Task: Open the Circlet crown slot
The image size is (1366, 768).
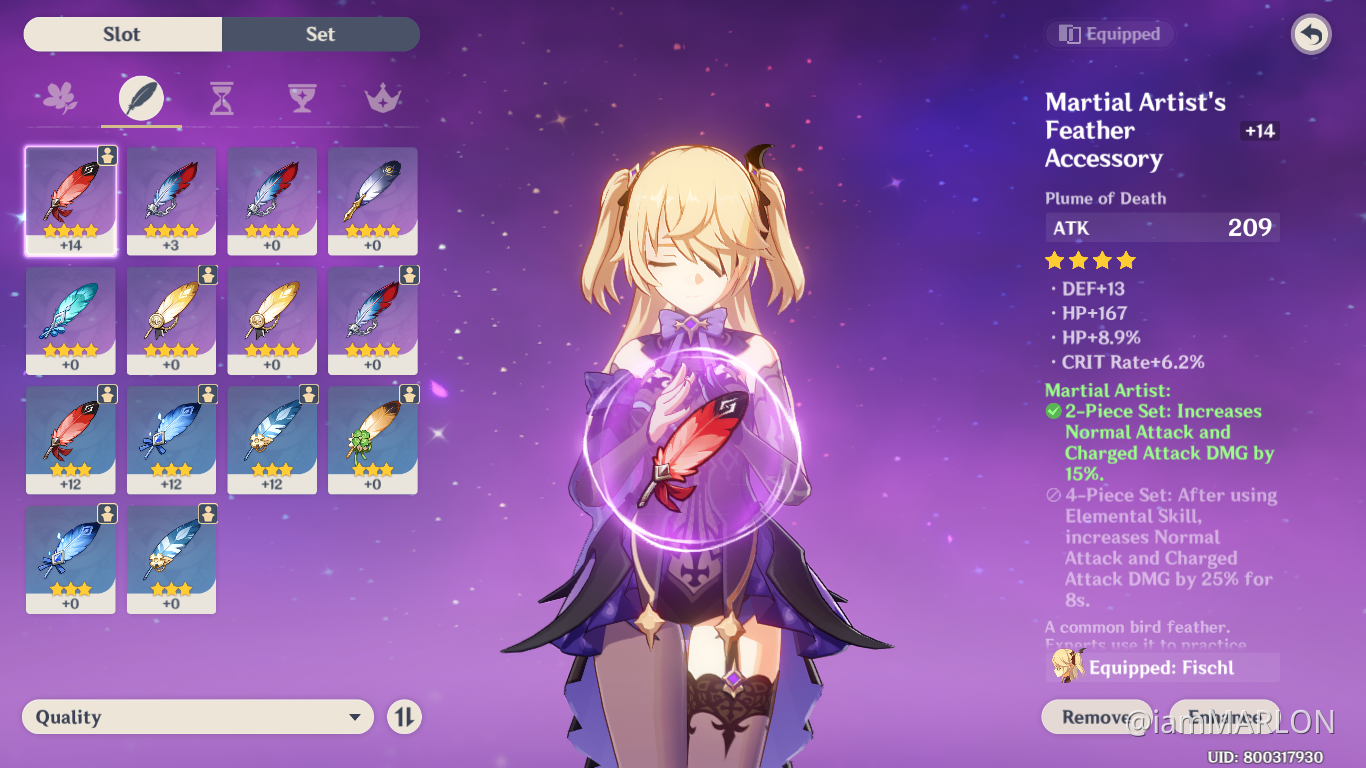Action: click(383, 96)
